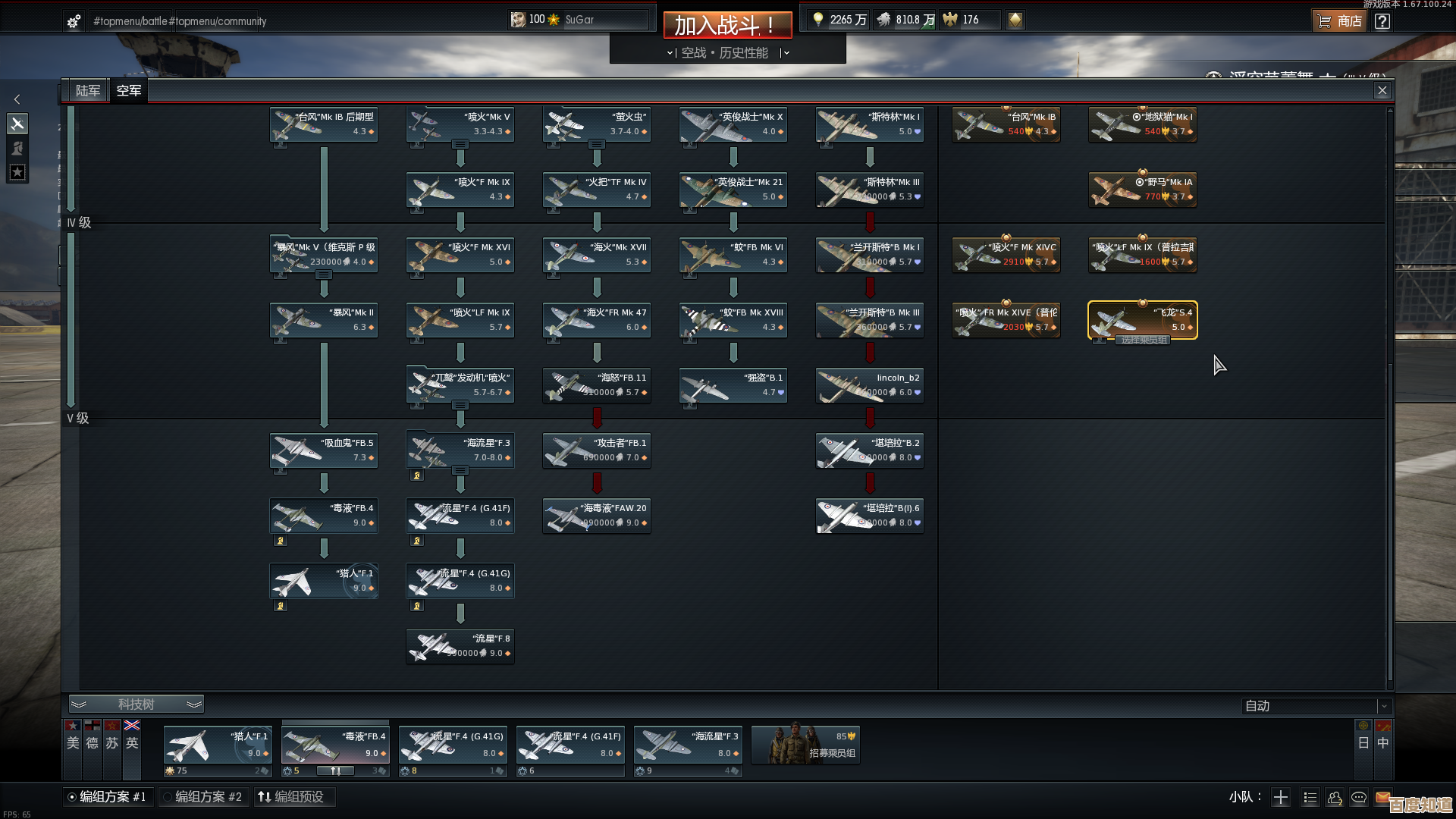Click 招募乘员组 recruit crew slot

click(806, 745)
